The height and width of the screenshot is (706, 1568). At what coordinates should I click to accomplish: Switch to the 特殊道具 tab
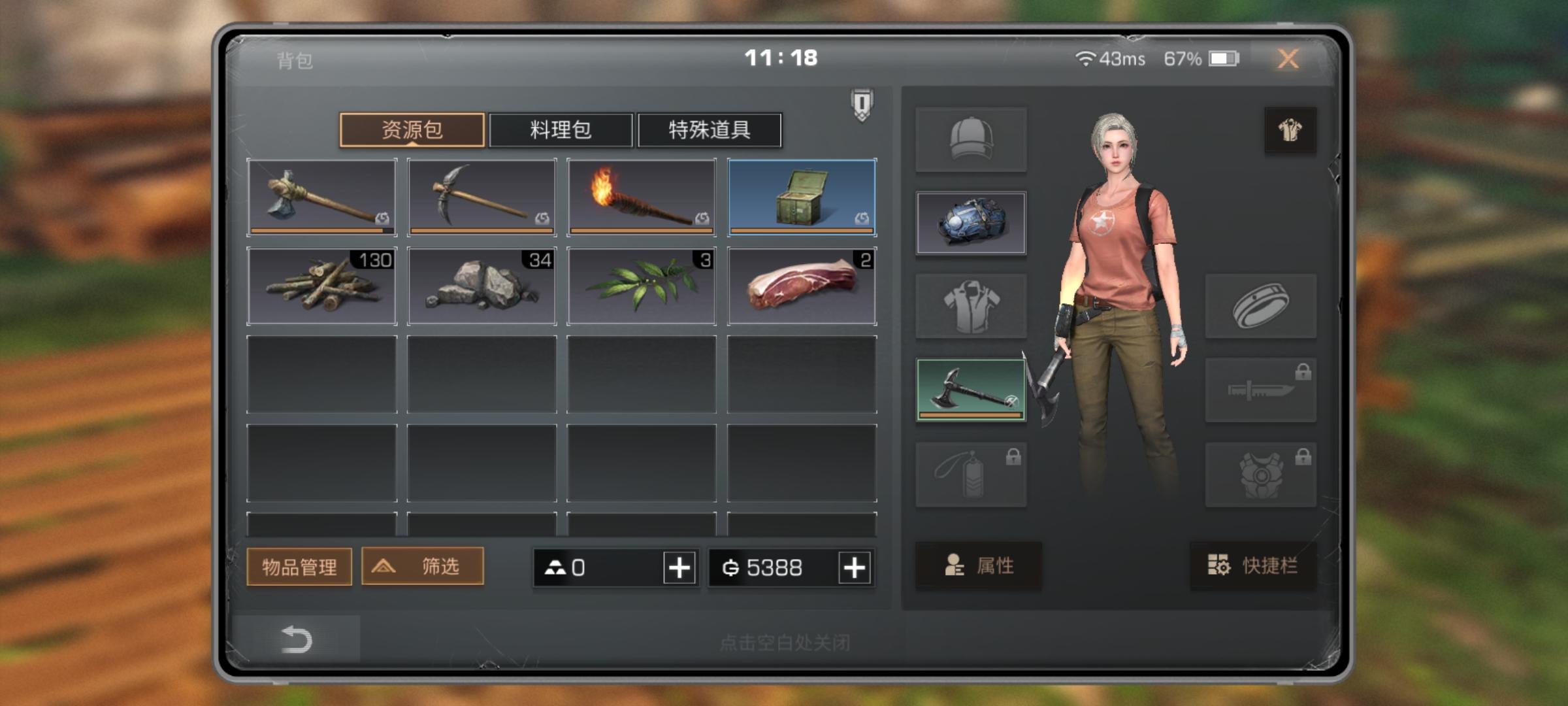coord(709,130)
